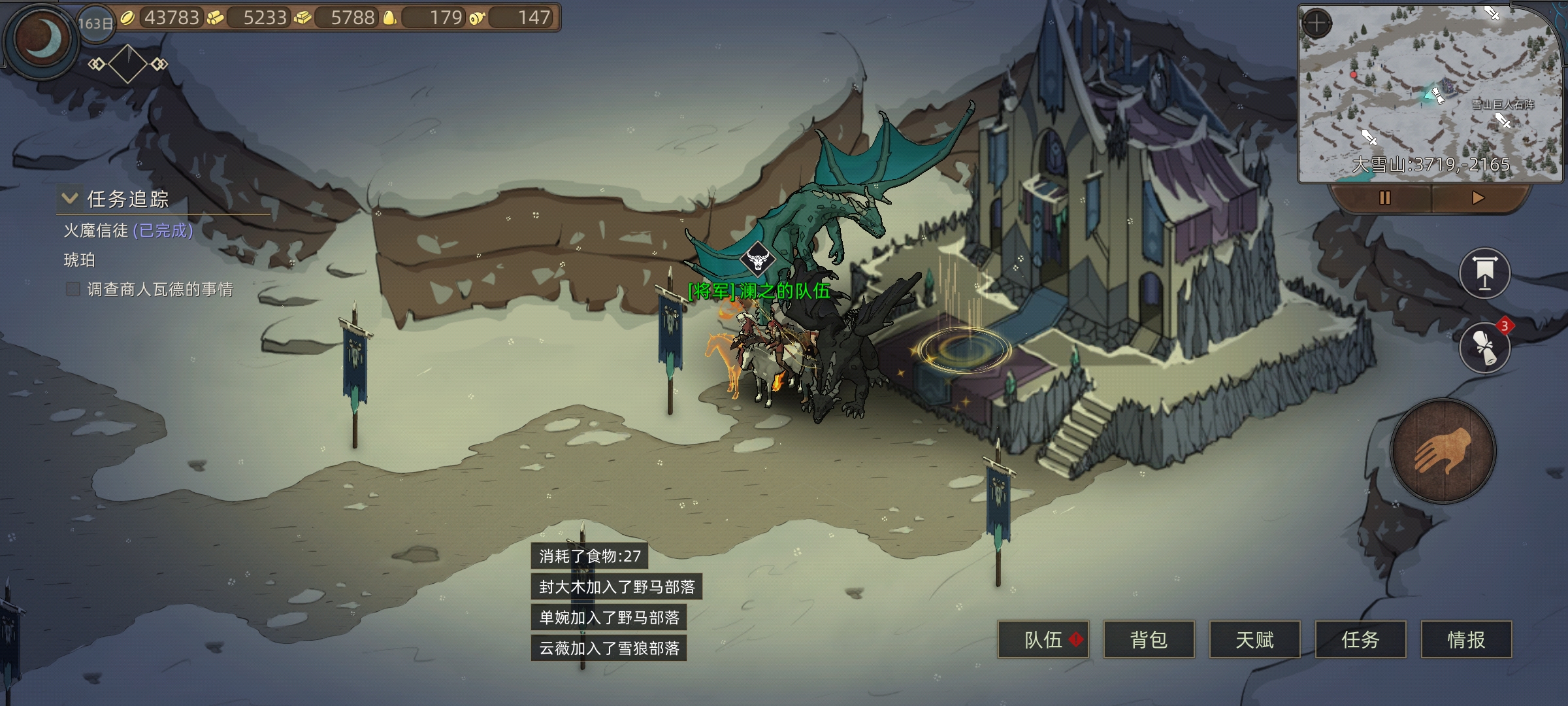Open the 情报 intel panel
The image size is (1568, 706).
[x=1466, y=639]
